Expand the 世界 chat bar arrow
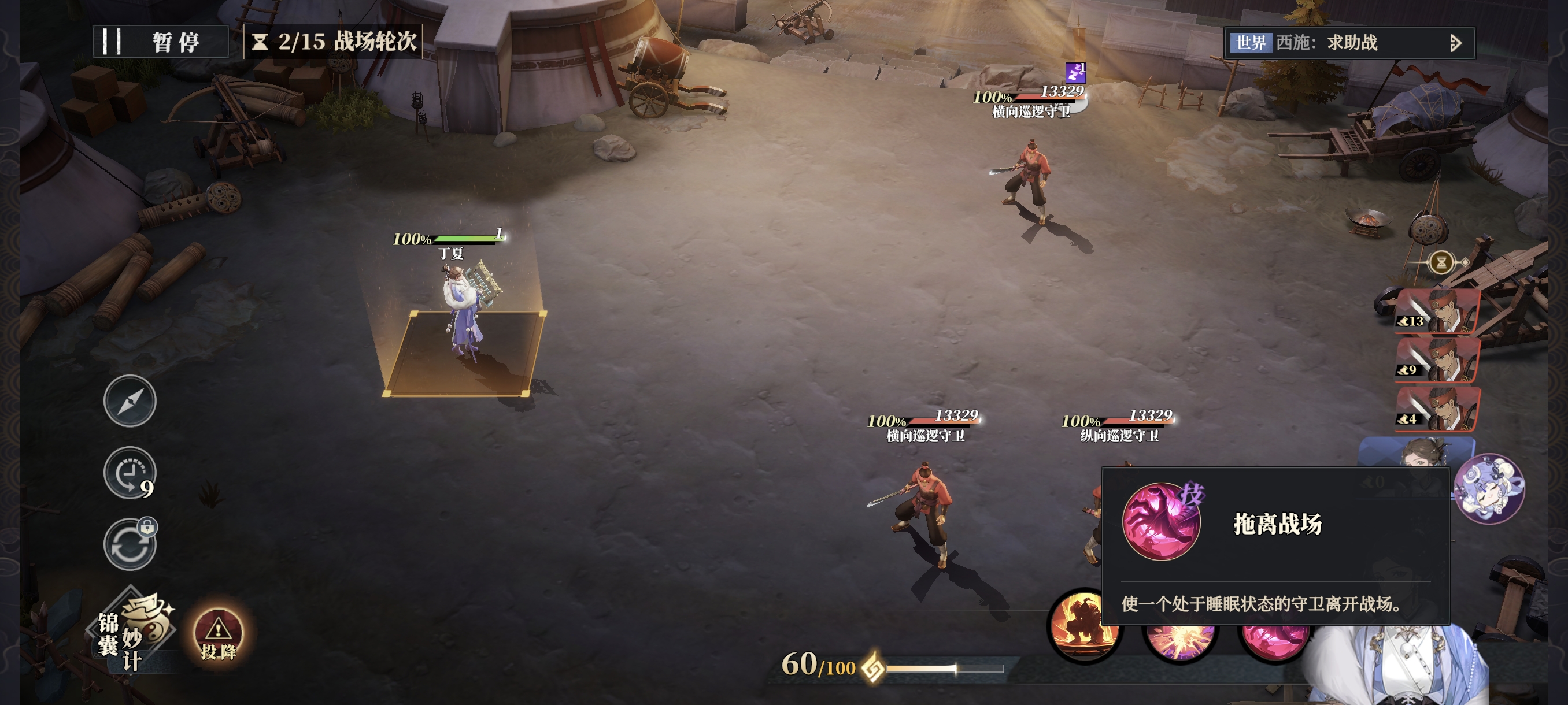1568x705 pixels. tap(1455, 43)
